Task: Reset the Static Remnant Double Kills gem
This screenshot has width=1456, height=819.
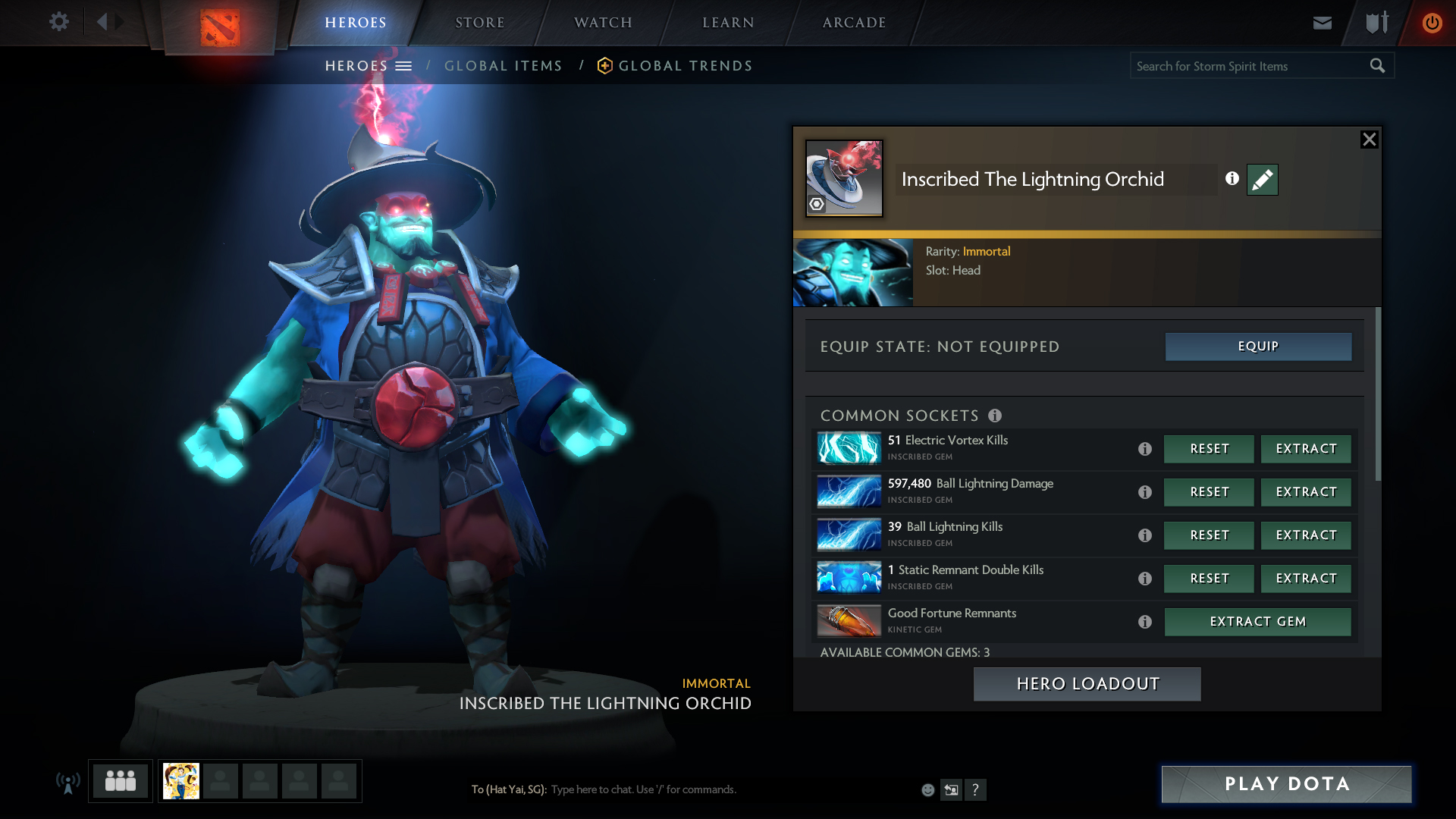Action: (x=1209, y=579)
